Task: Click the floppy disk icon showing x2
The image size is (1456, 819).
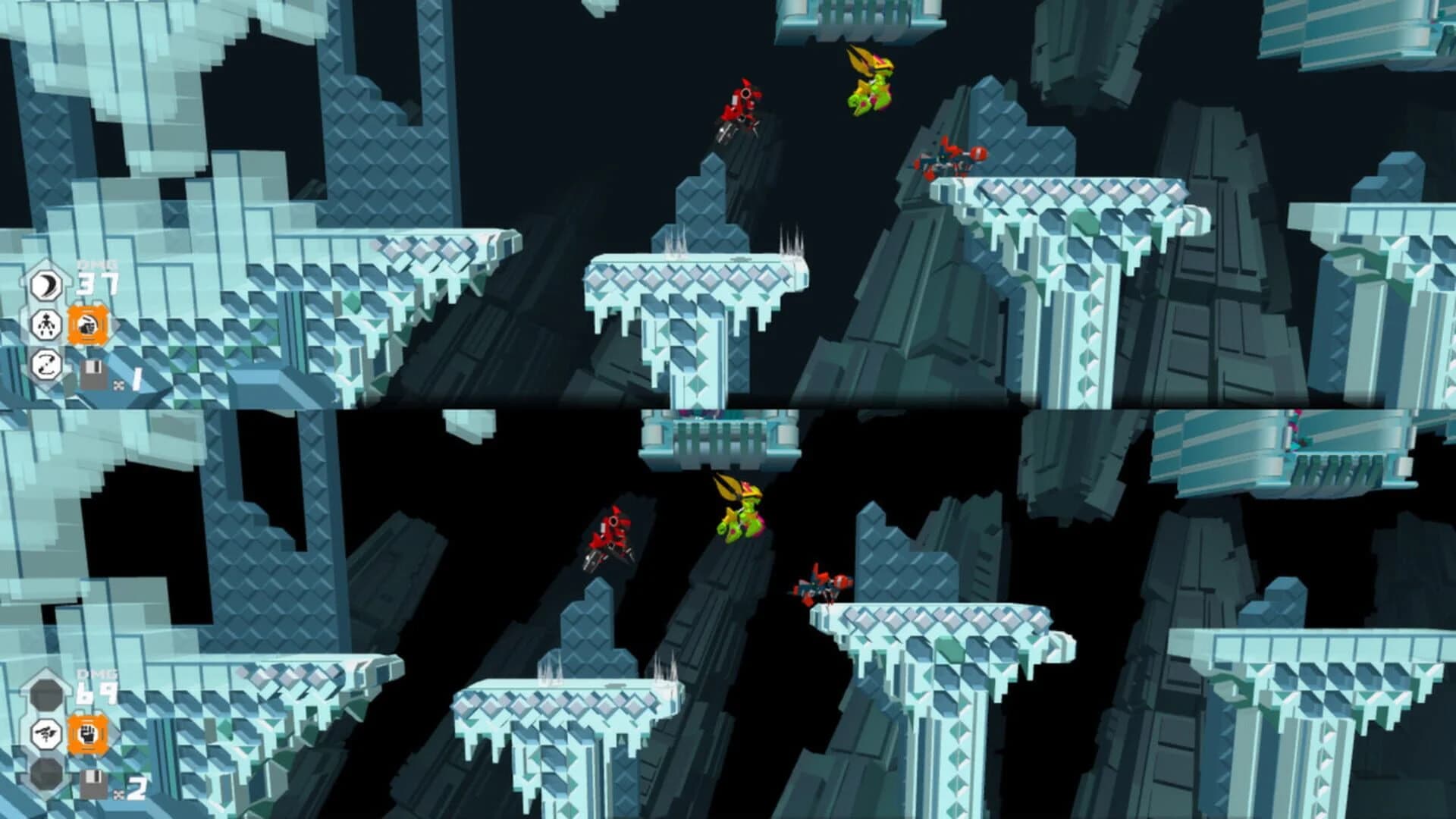Action: point(91,783)
